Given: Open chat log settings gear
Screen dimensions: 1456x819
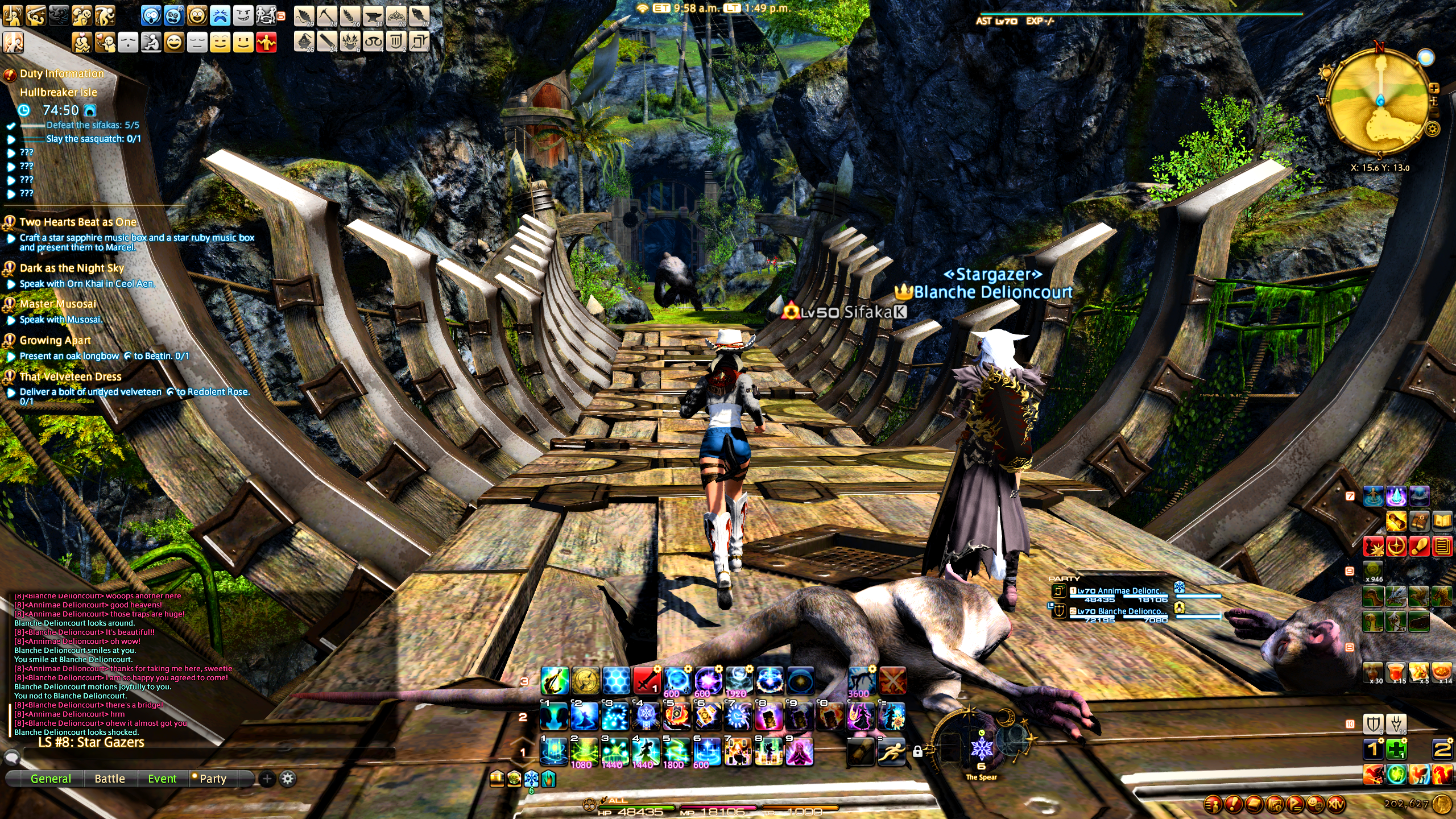Looking at the screenshot, I should coord(288,779).
